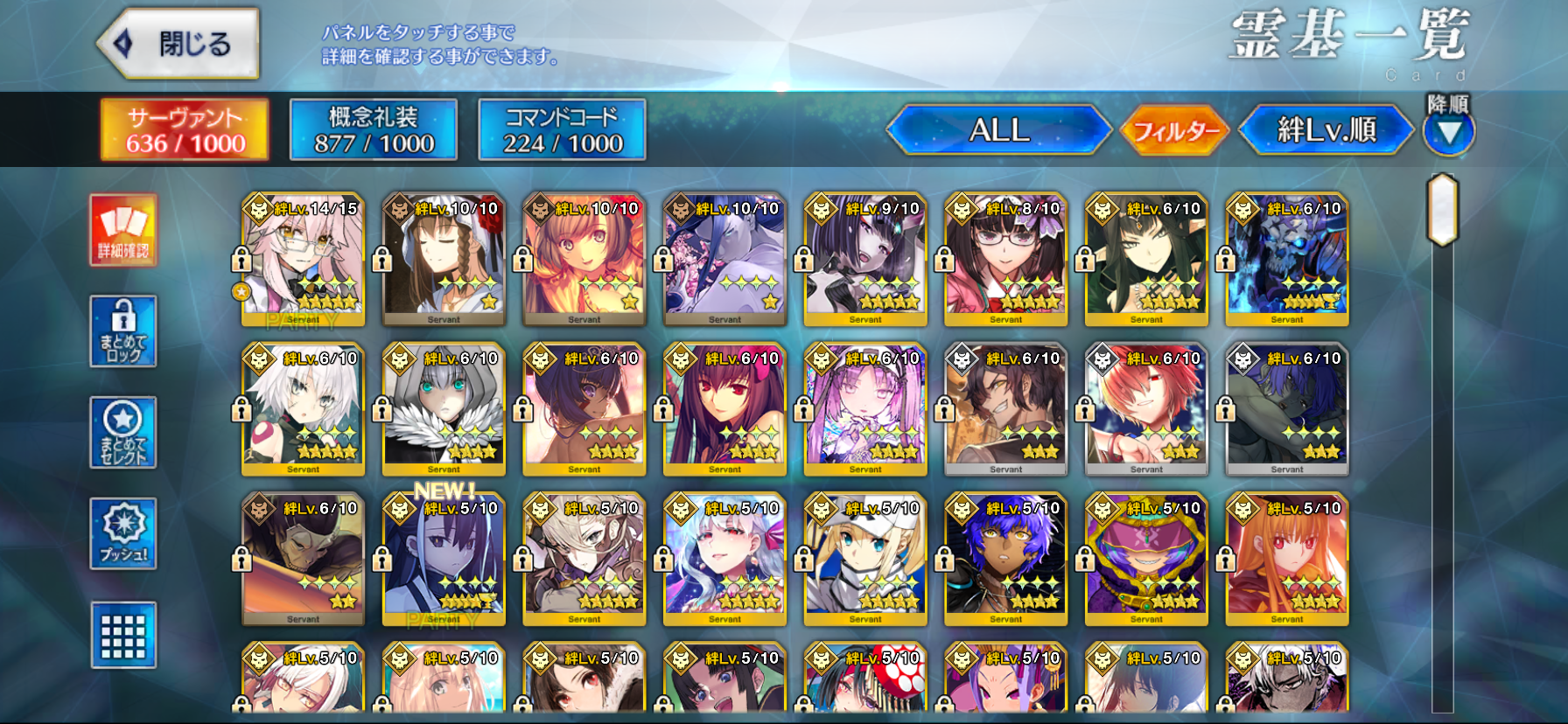Activate the 詳細確認 details mode button
The height and width of the screenshot is (724, 1568).
coord(123,230)
